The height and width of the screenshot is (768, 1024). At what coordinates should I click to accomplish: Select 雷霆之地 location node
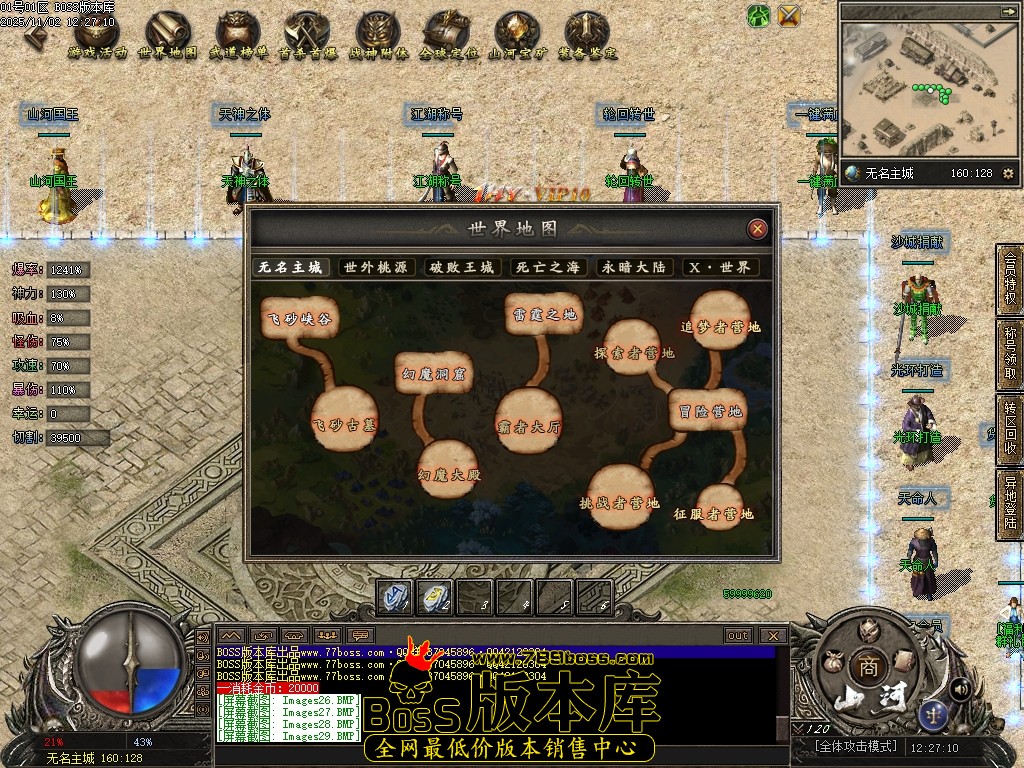pos(543,314)
